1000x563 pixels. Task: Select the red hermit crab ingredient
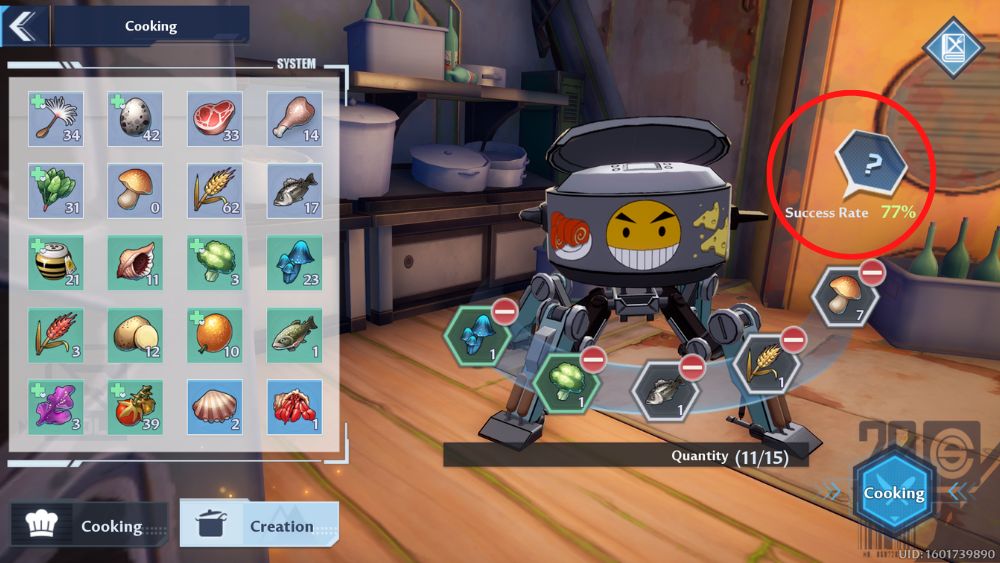[294, 407]
